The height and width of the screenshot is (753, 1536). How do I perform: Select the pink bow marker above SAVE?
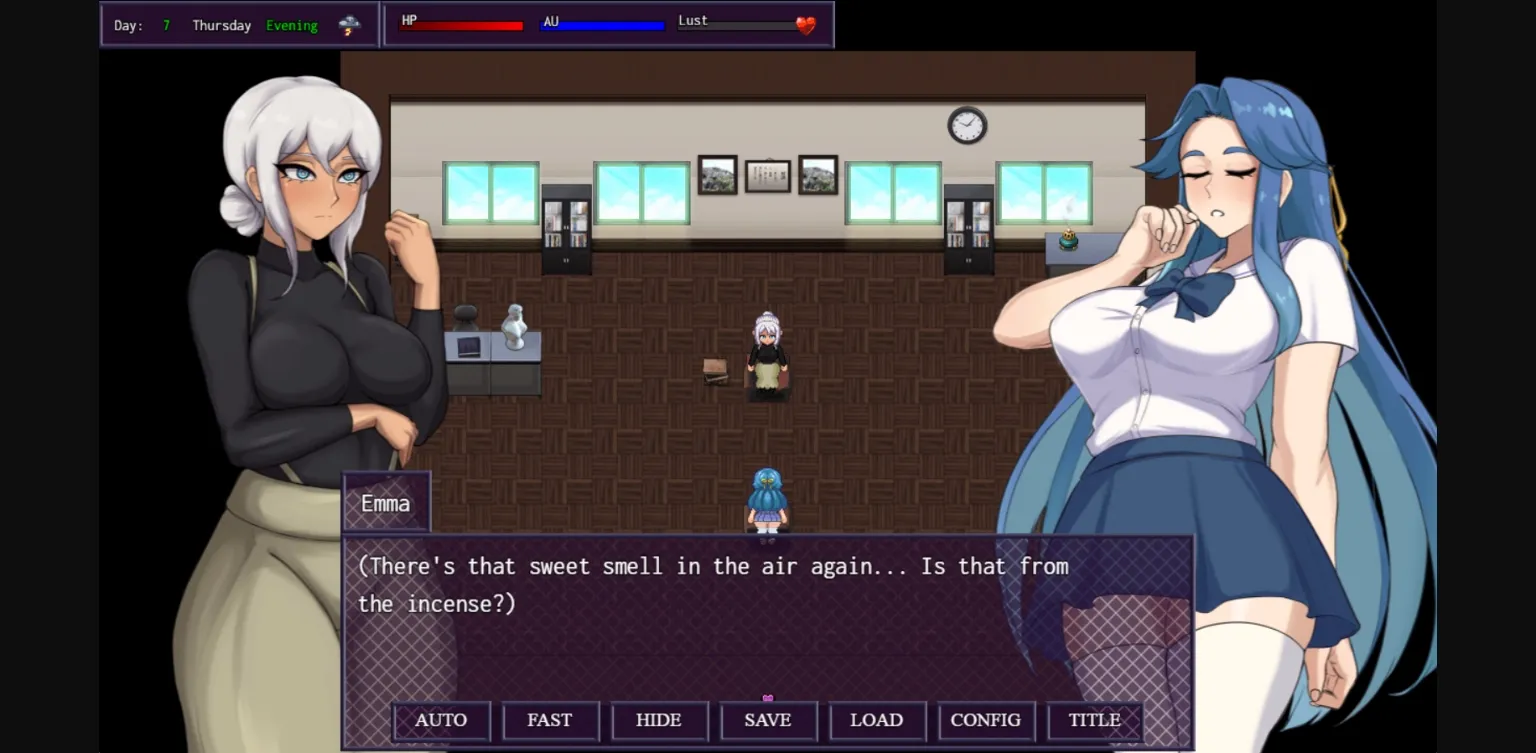pos(767,699)
